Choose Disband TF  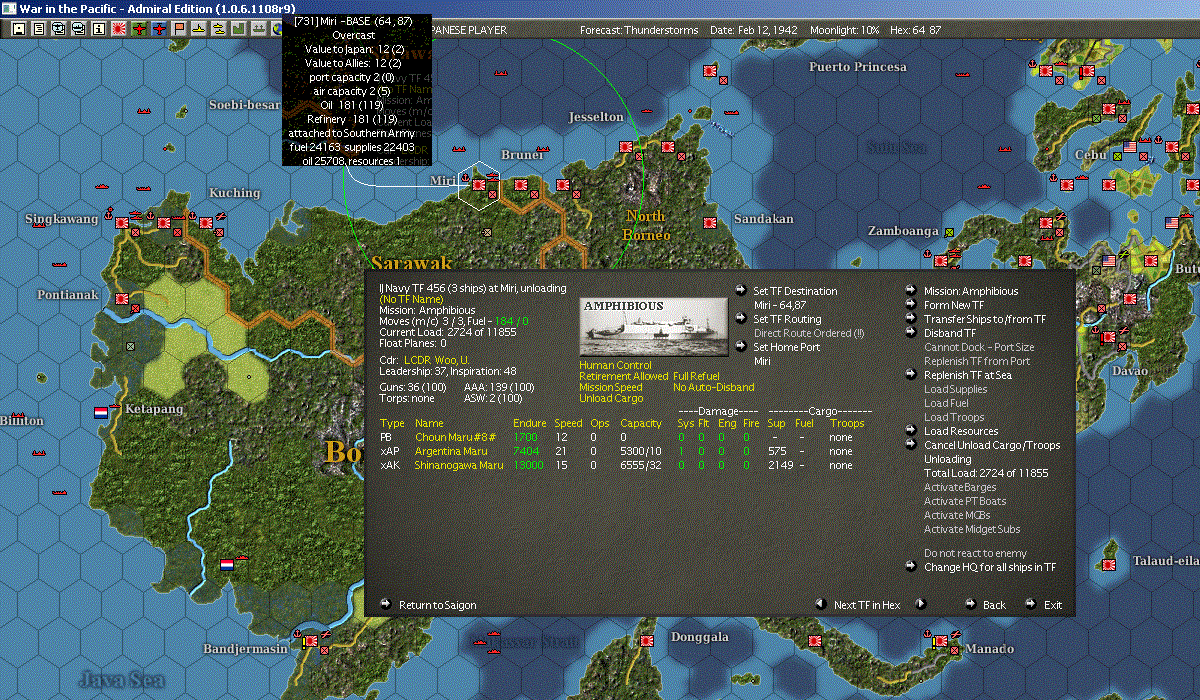[x=950, y=333]
